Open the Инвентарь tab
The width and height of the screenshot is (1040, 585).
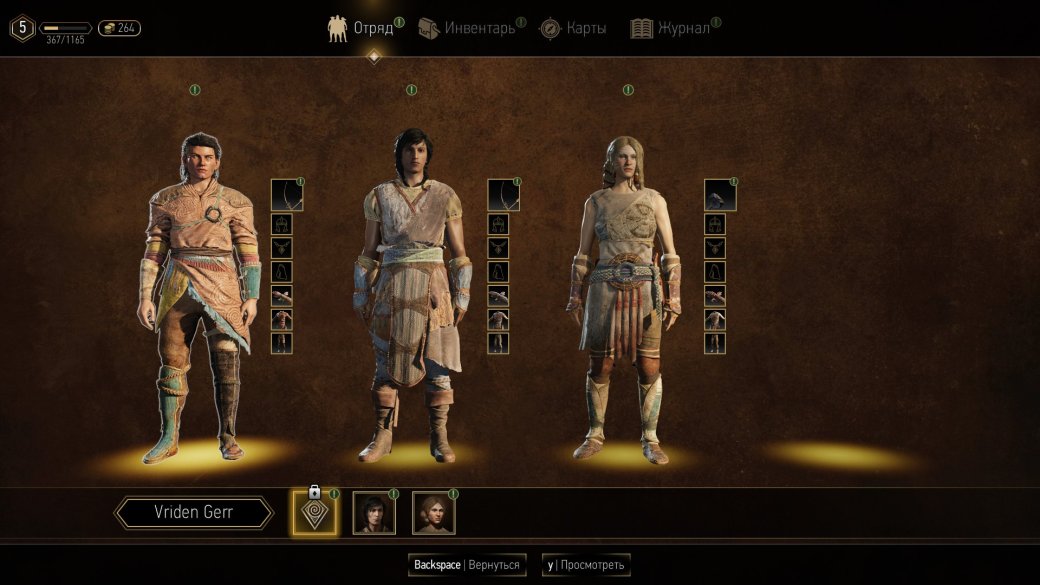point(468,28)
